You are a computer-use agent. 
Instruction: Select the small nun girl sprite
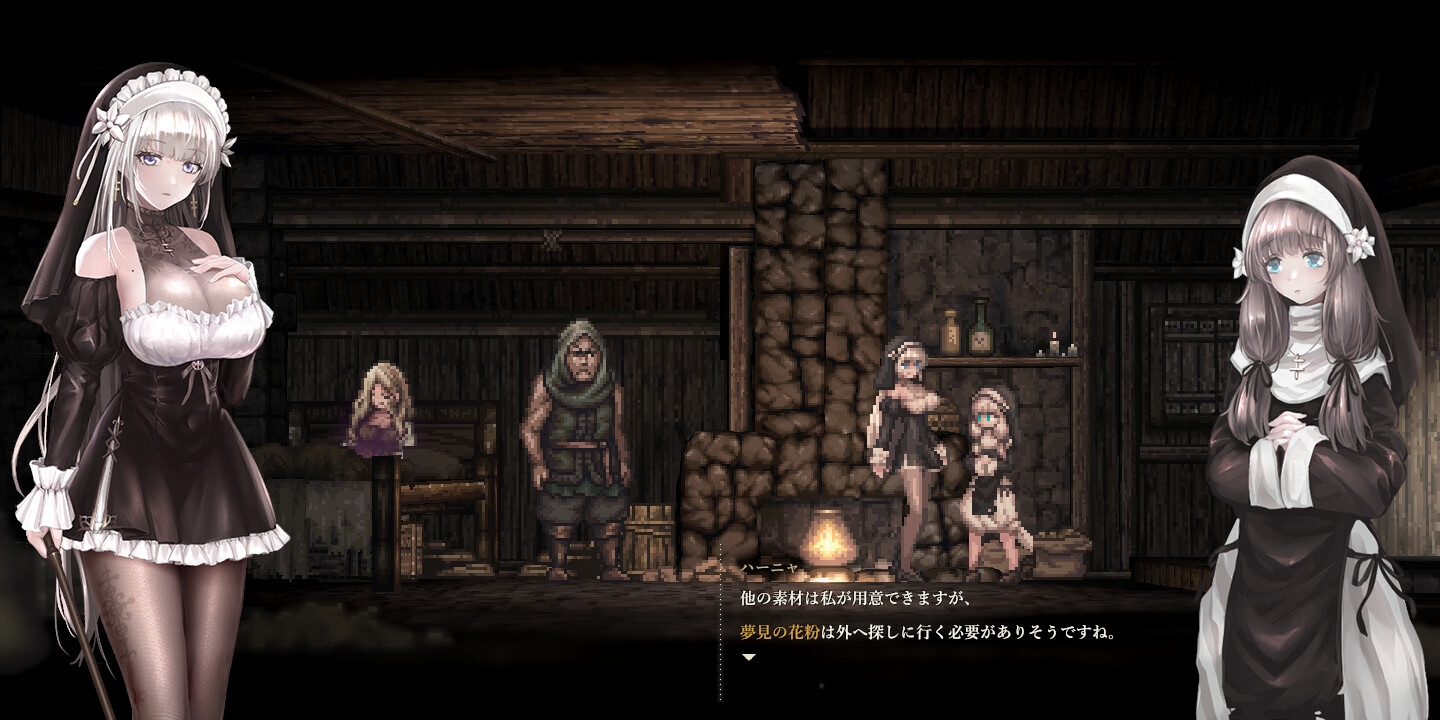pyautogui.click(x=988, y=470)
